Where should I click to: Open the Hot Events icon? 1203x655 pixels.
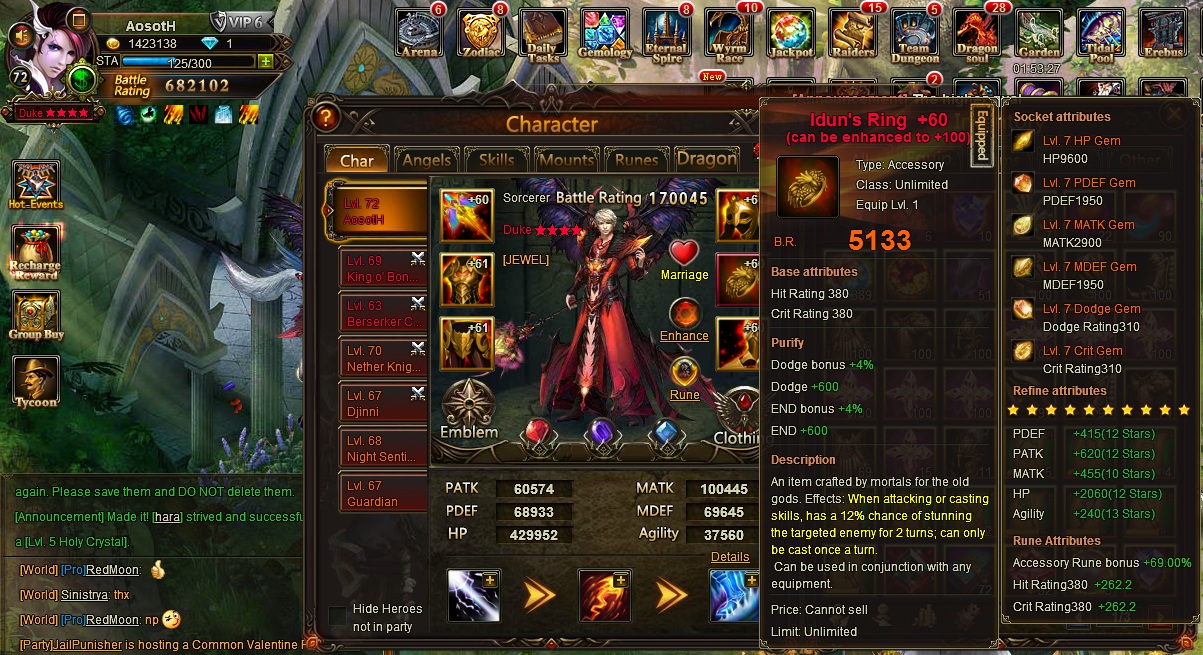coord(36,185)
